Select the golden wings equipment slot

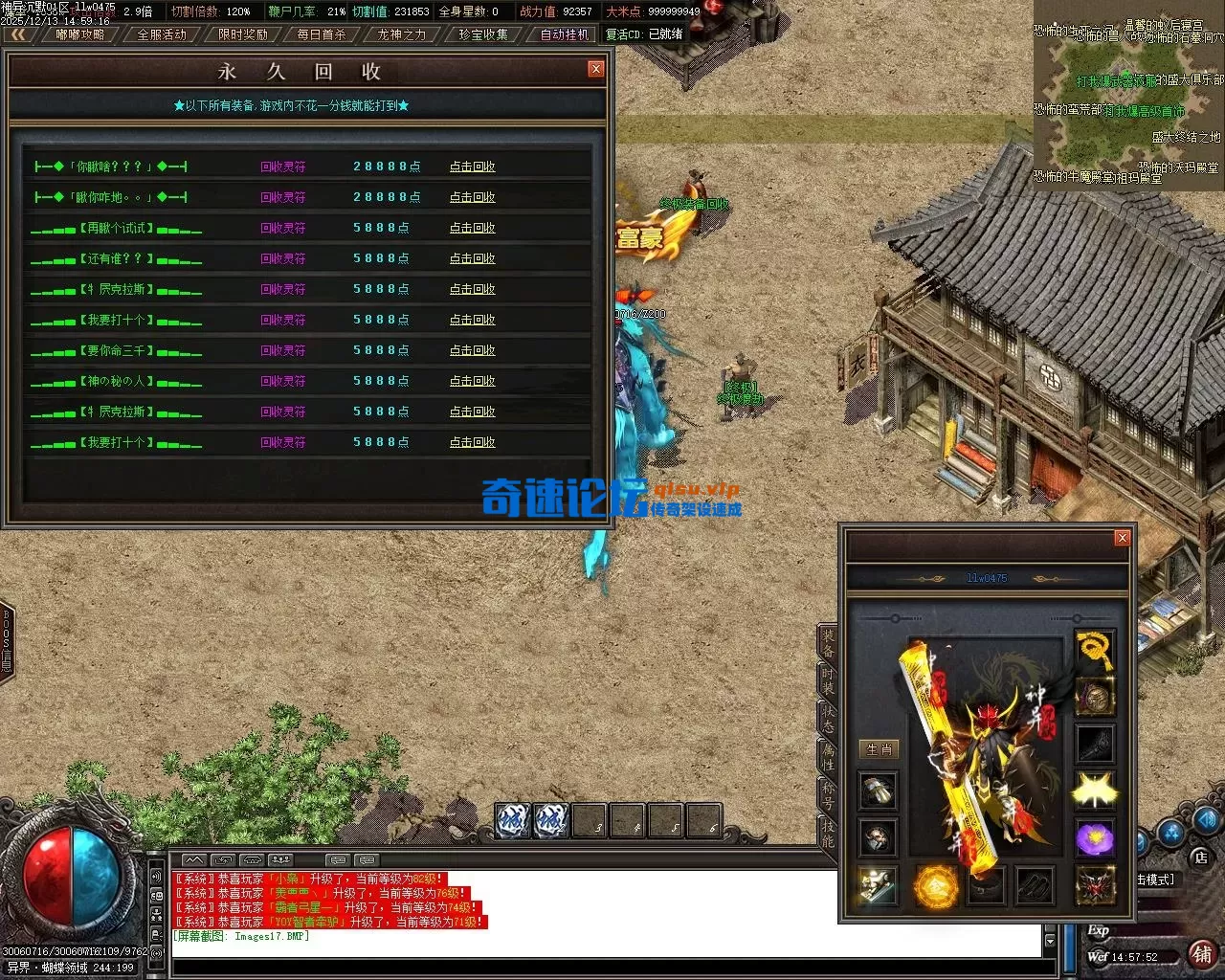(1093, 790)
